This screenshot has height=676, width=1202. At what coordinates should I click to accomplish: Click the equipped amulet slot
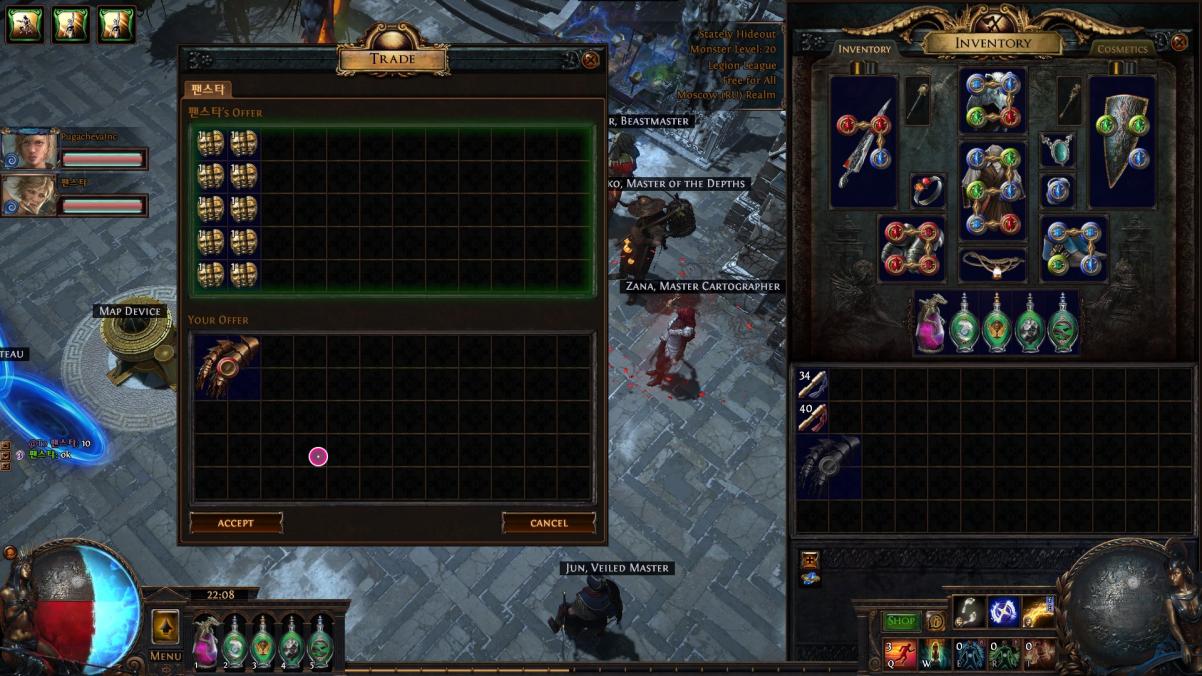(1057, 150)
